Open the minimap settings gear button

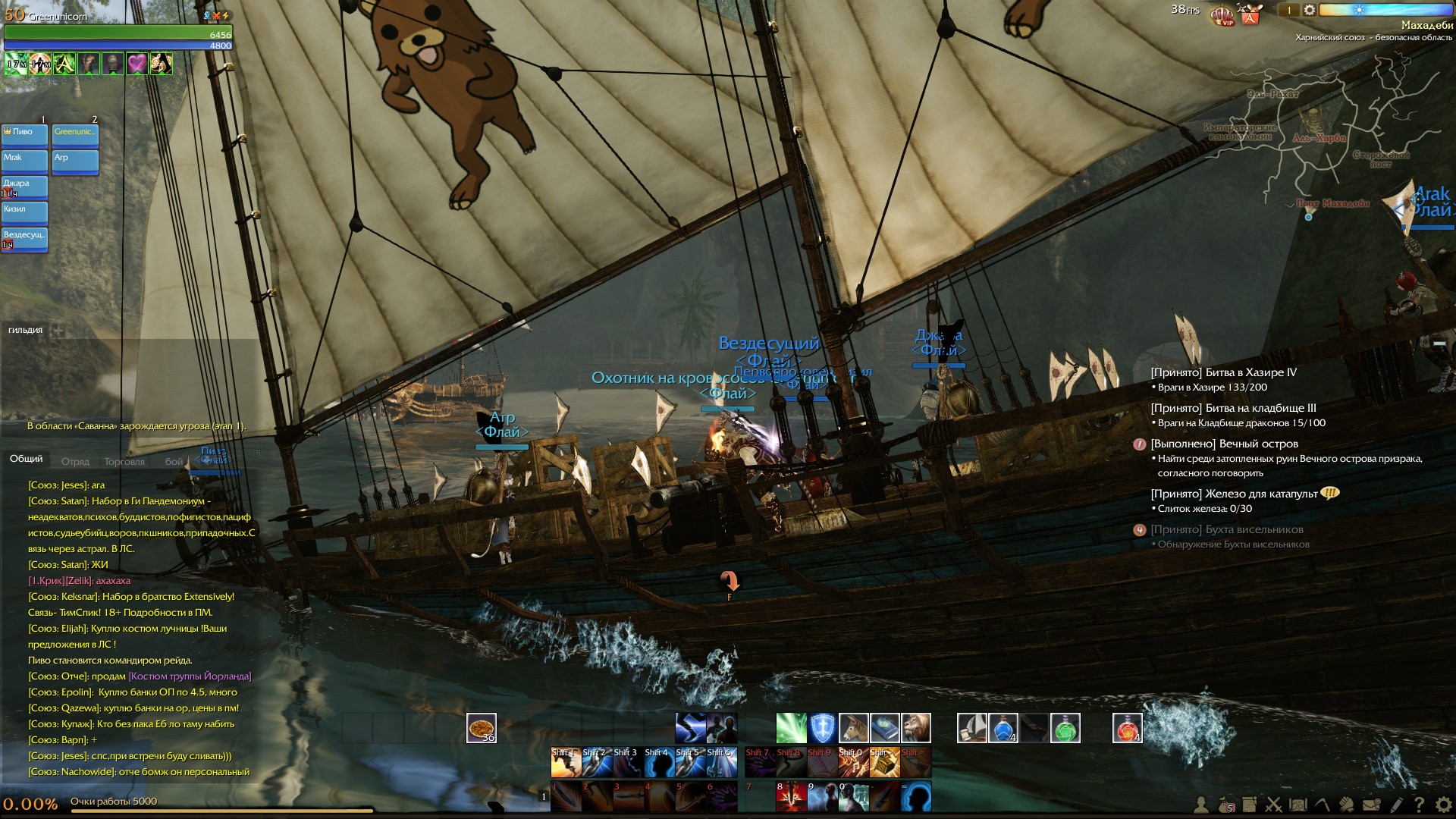(x=1310, y=11)
